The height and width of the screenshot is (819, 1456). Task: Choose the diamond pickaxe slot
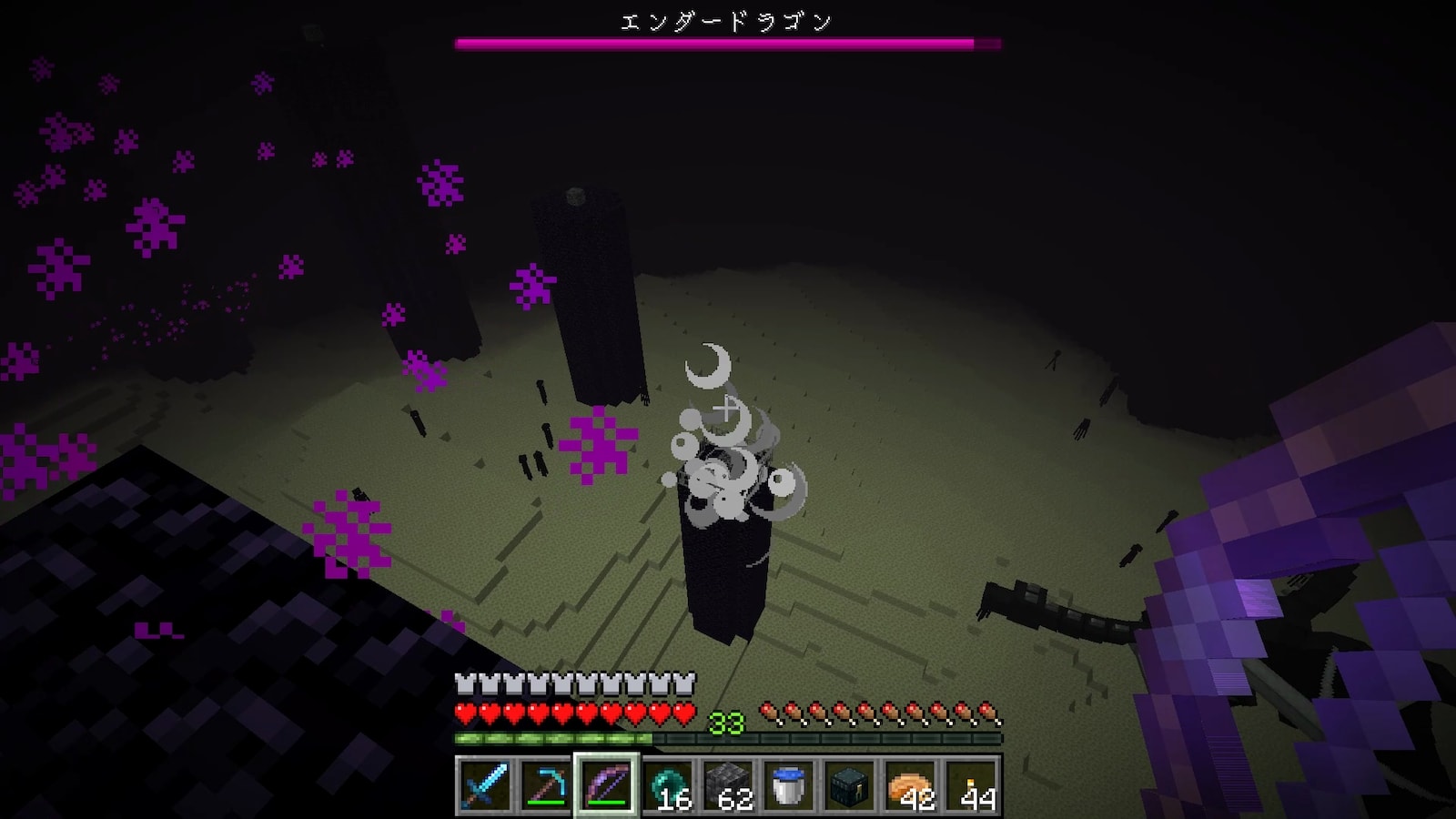click(545, 784)
